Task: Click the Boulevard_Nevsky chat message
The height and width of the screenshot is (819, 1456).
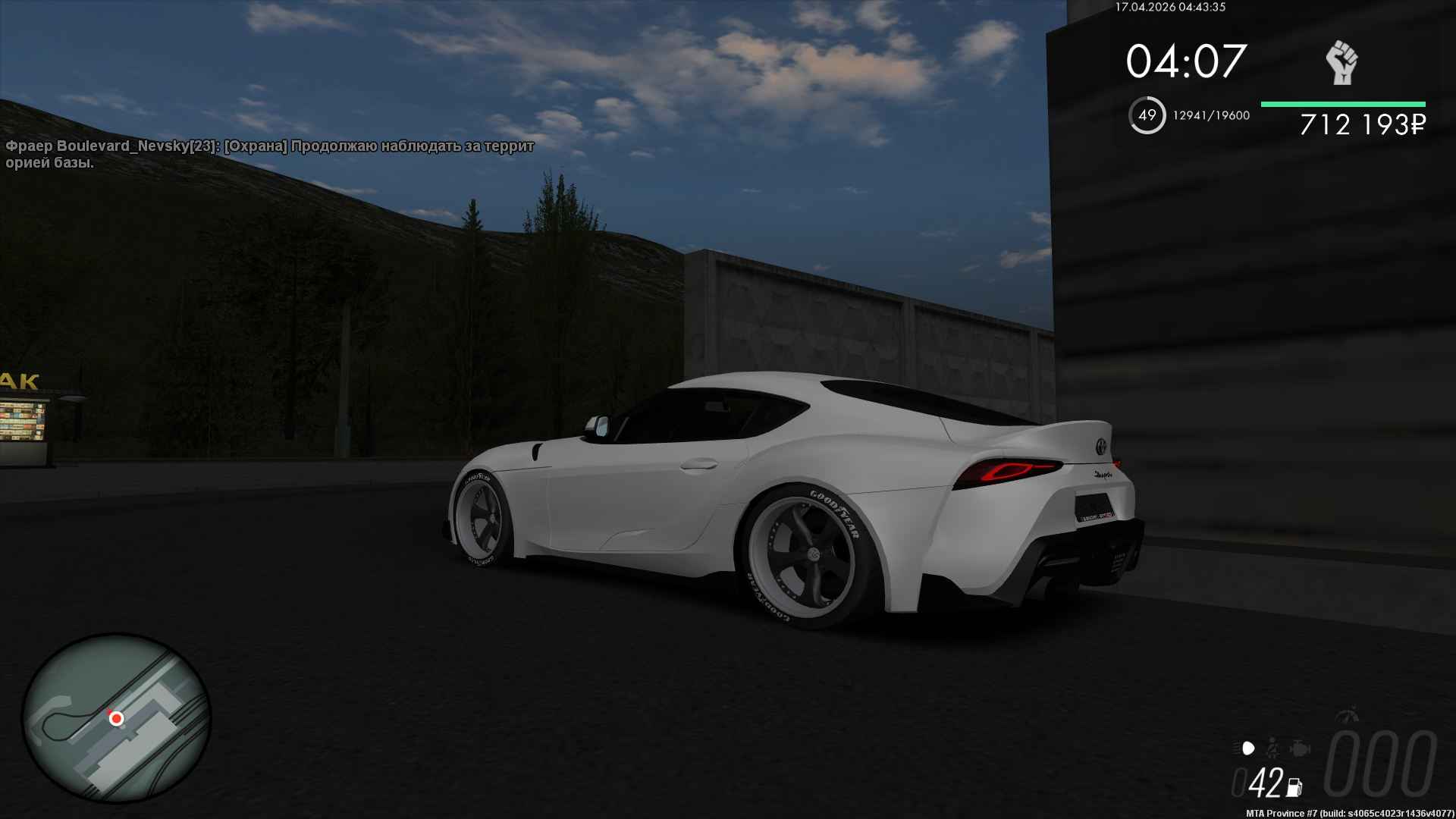Action: coord(270,154)
